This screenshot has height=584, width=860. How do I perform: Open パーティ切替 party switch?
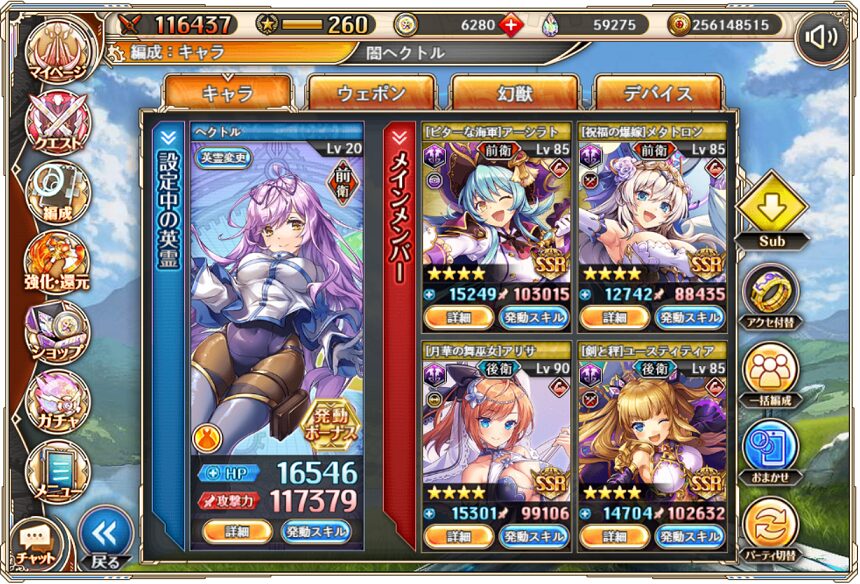(769, 525)
